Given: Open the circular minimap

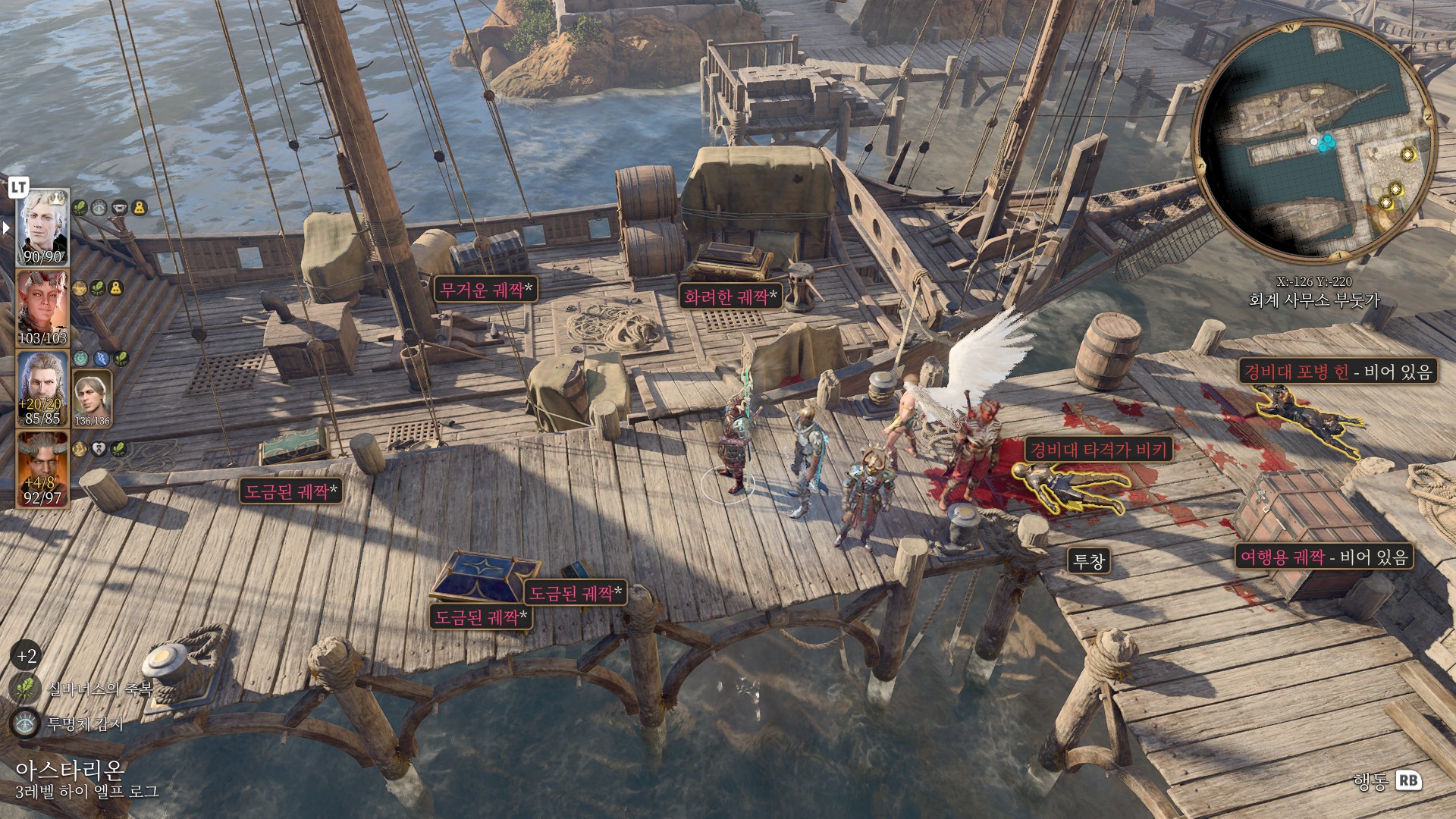Looking at the screenshot, I should click(1314, 143).
